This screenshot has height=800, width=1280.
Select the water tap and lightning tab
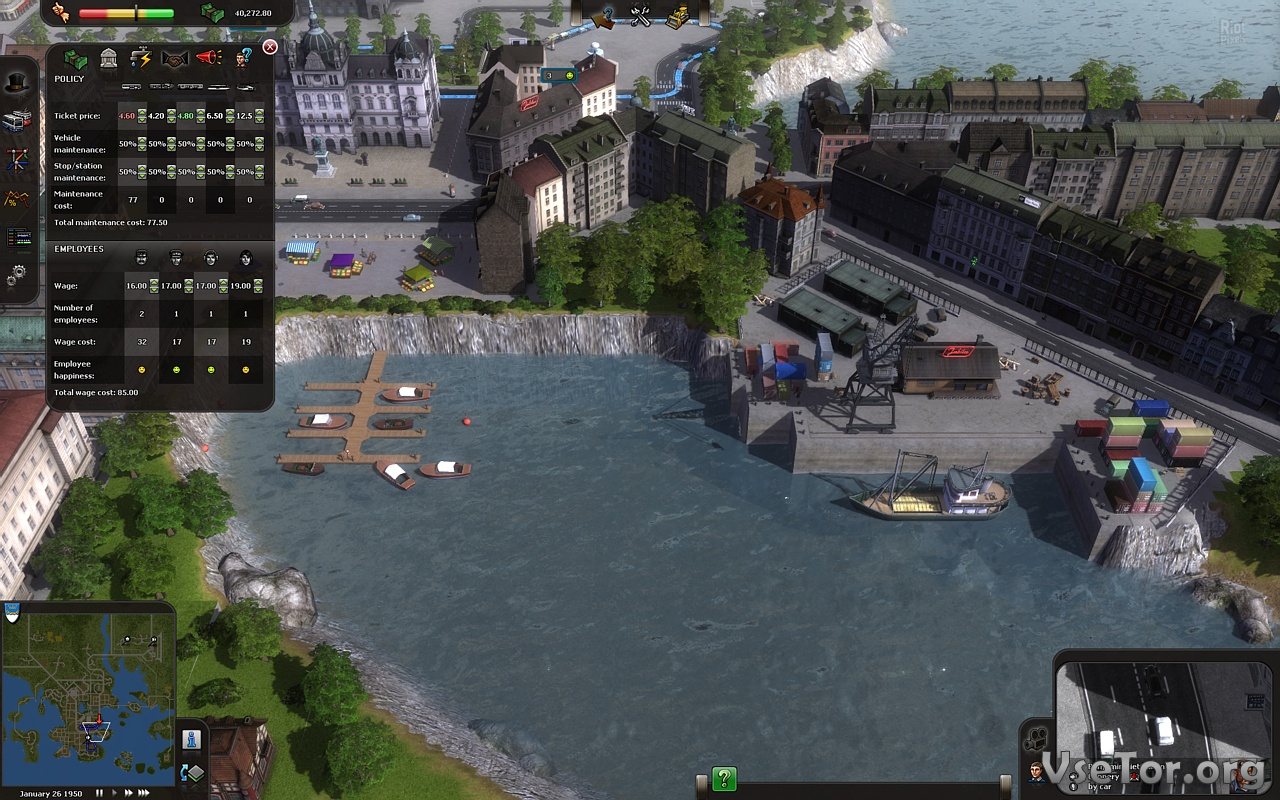[141, 58]
